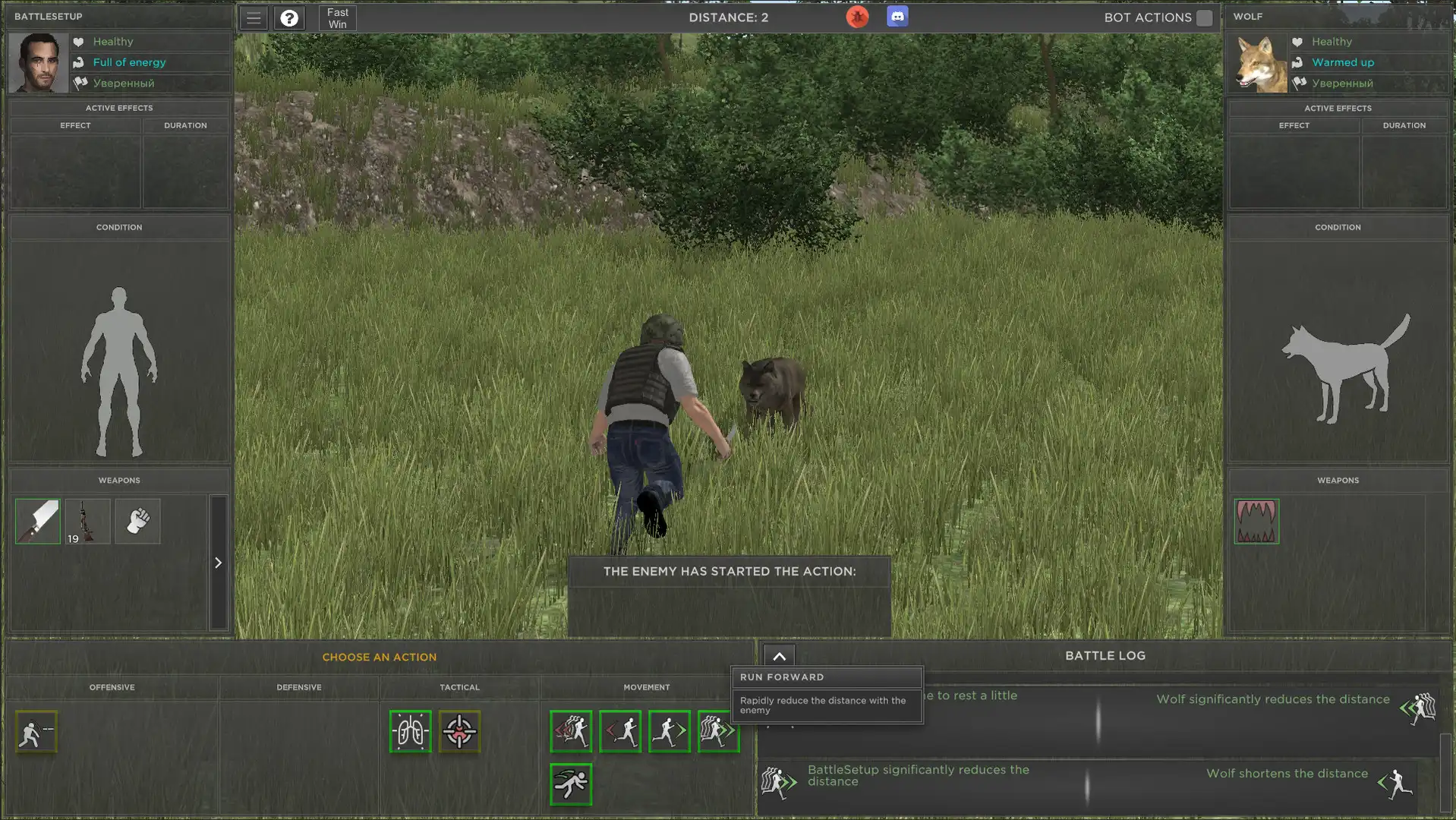
Task: Click the Warmed up status on the wolf
Action: [1342, 62]
